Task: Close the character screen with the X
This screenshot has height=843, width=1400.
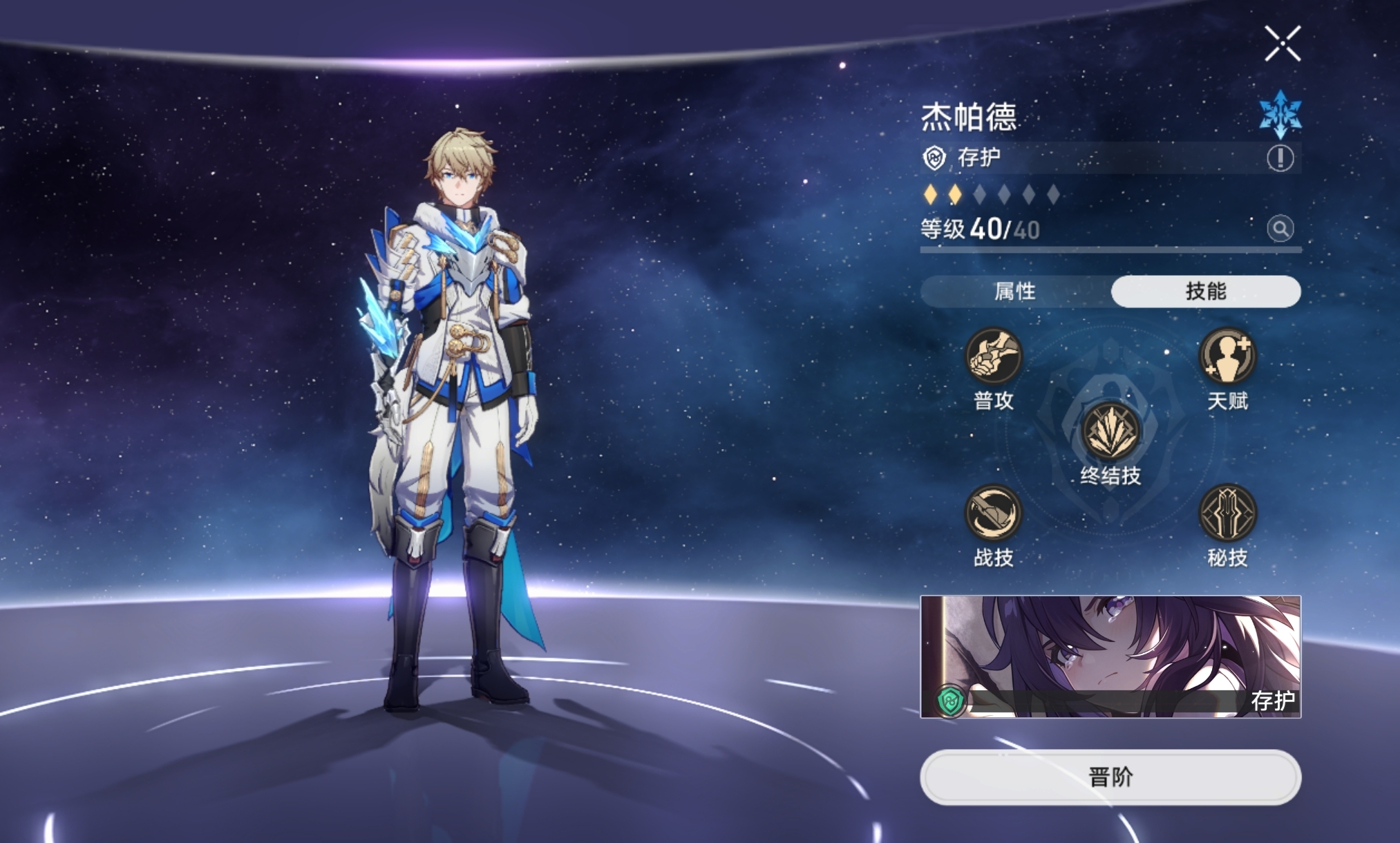Action: tap(1283, 44)
